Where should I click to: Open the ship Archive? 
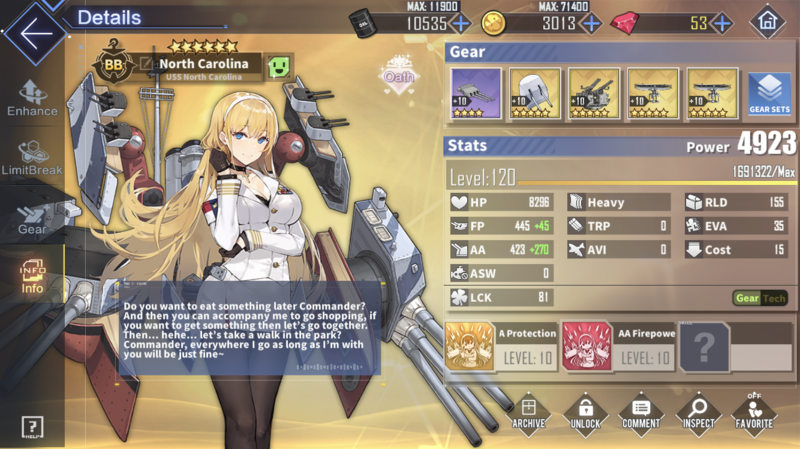pyautogui.click(x=529, y=412)
